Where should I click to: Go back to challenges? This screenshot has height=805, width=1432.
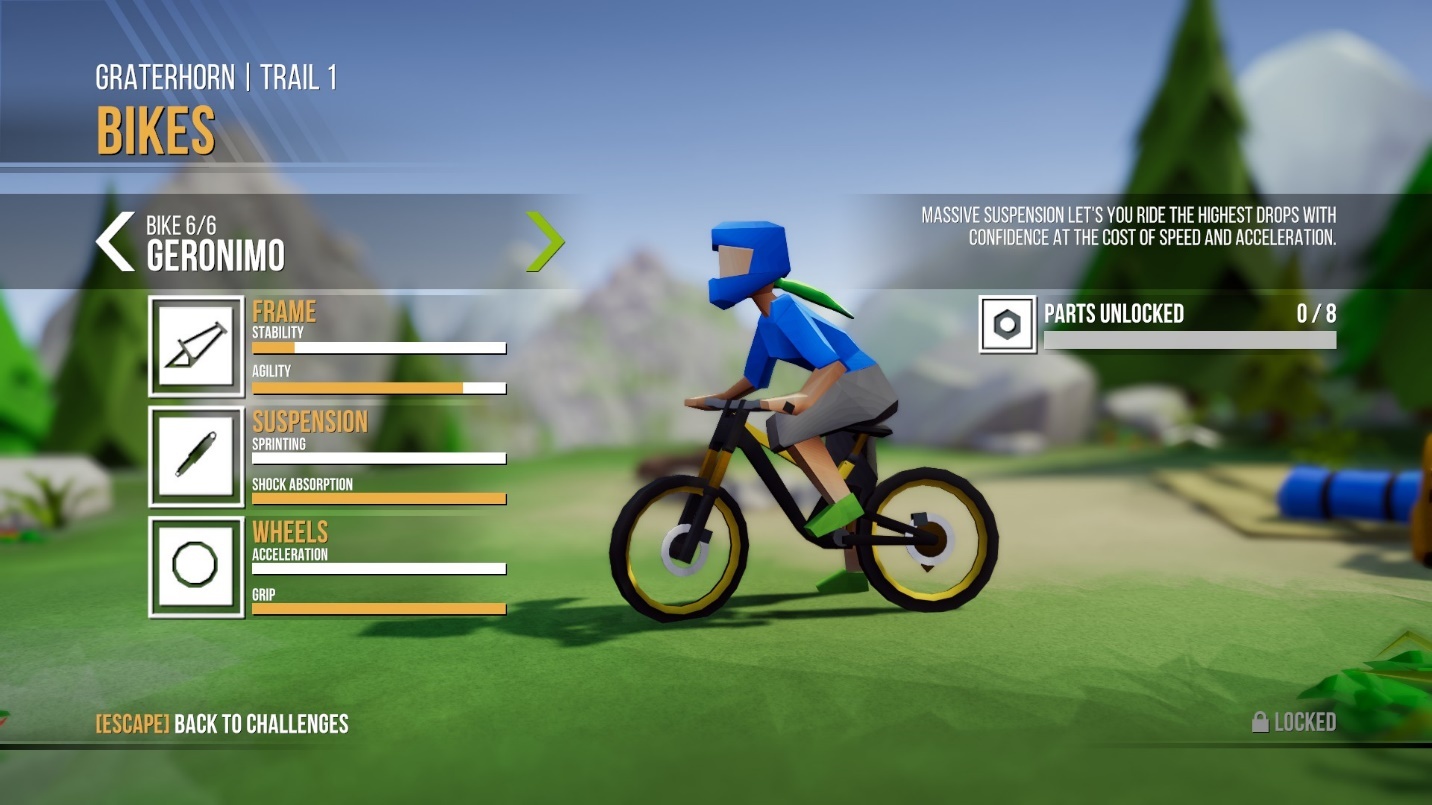click(x=222, y=724)
